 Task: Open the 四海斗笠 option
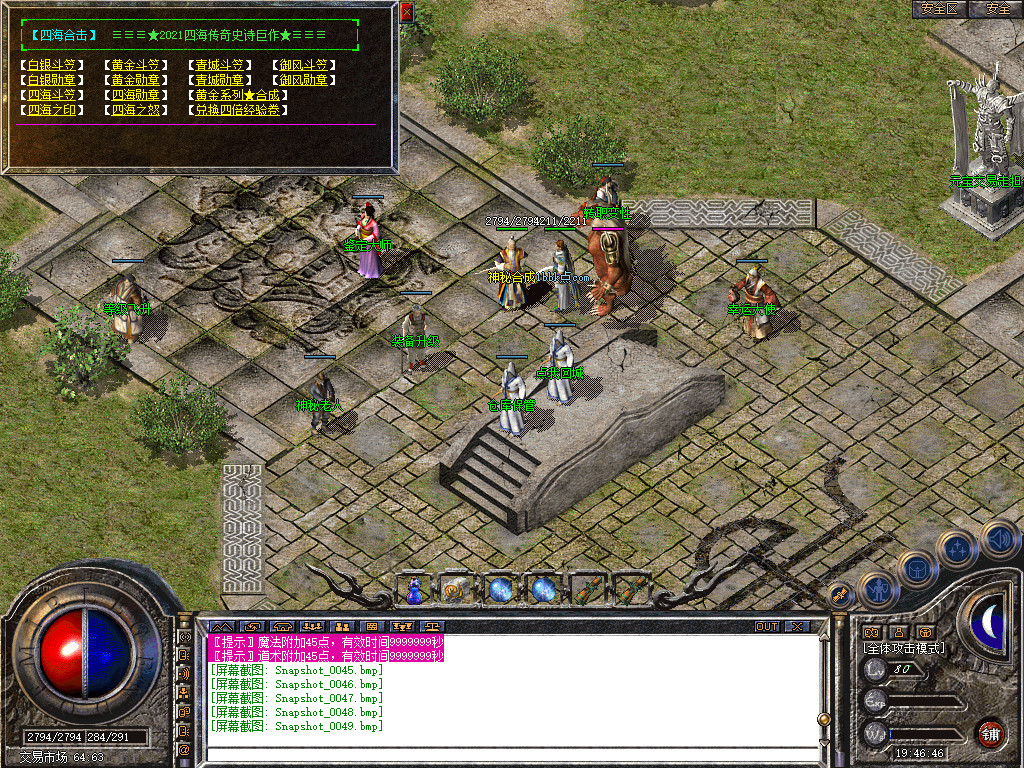51,95
